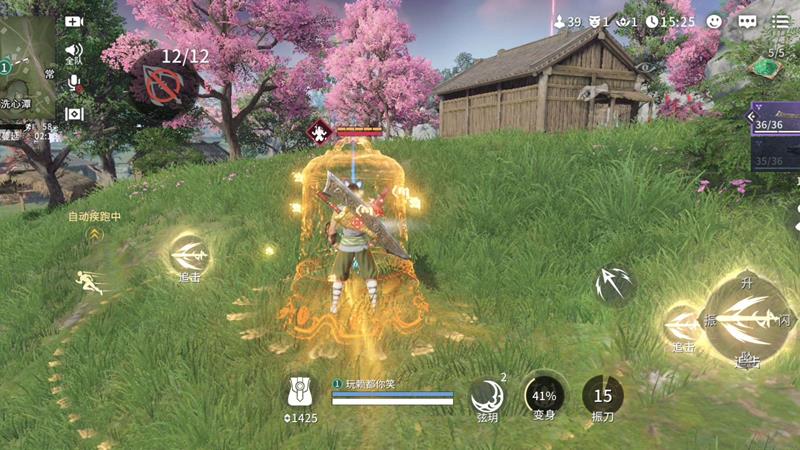Image resolution: width=800 pixels, height=450 pixels.
Task: Tap the arrow shot skill icon
Action: tap(613, 285)
